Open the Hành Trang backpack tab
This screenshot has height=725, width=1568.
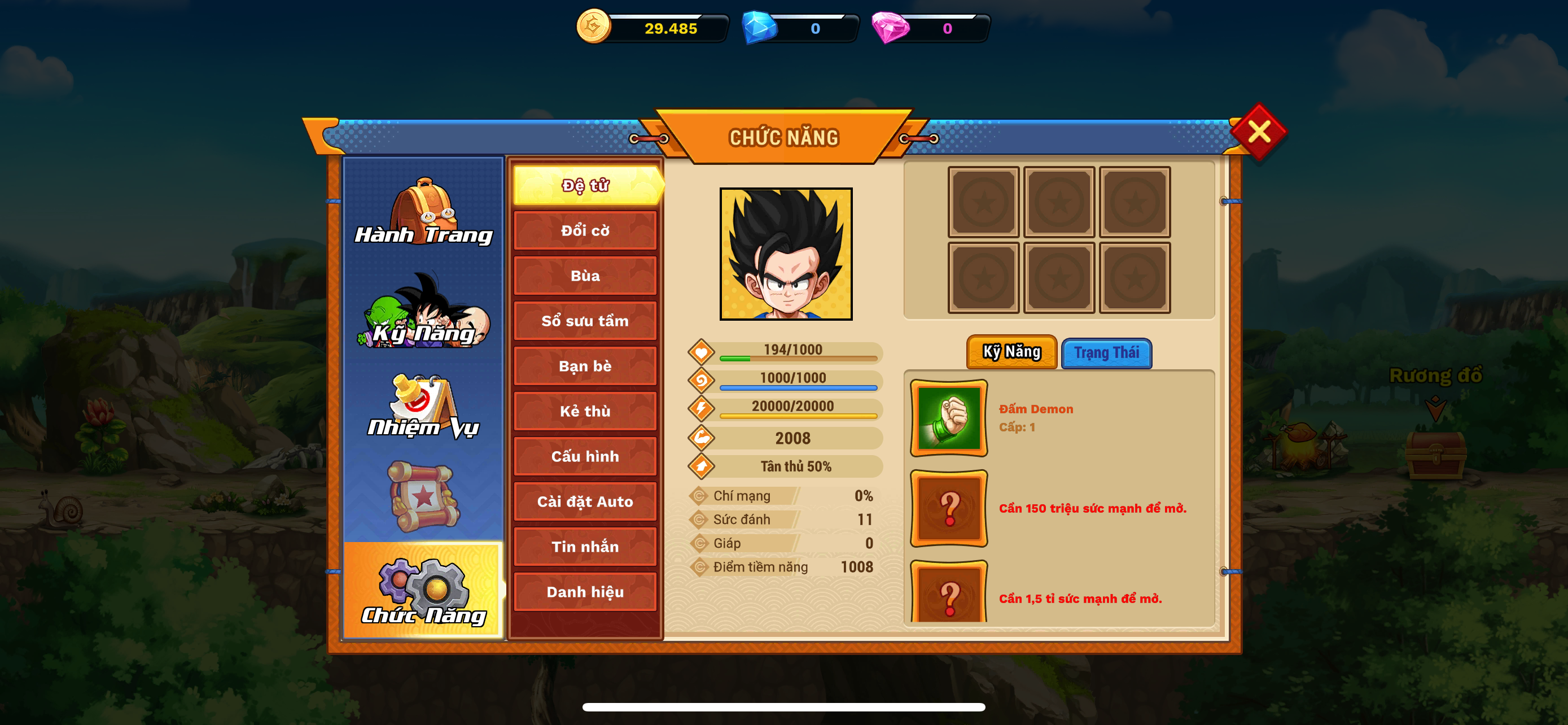click(423, 212)
